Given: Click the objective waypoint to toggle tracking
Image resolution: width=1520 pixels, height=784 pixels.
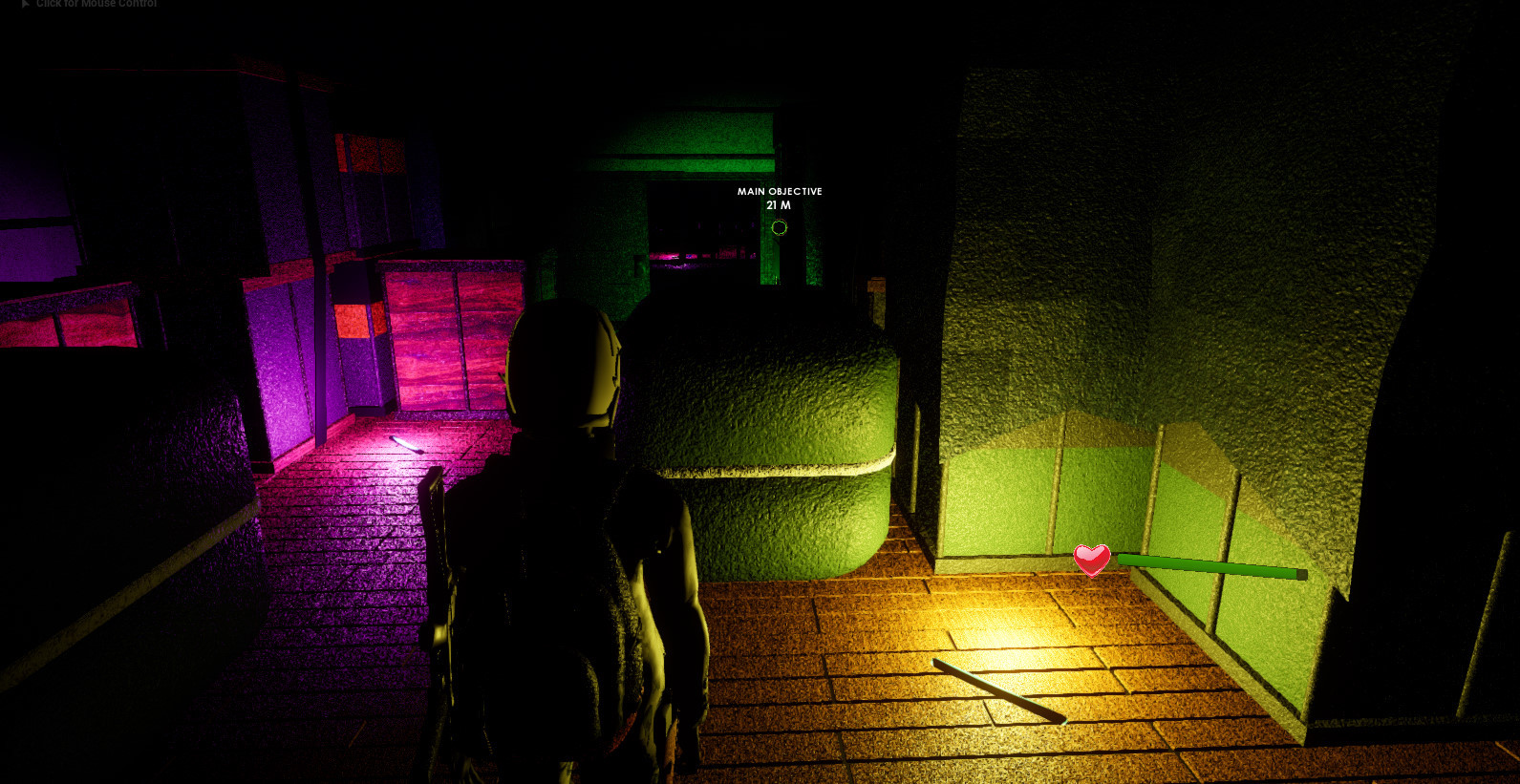Looking at the screenshot, I should click(779, 226).
